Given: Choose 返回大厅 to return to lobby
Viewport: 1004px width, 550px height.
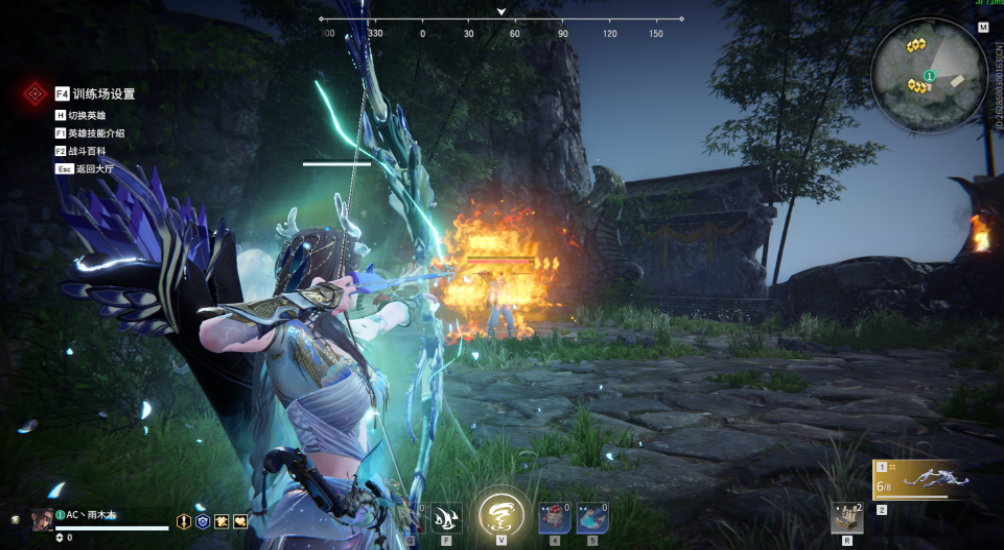Looking at the screenshot, I should 86,169.
